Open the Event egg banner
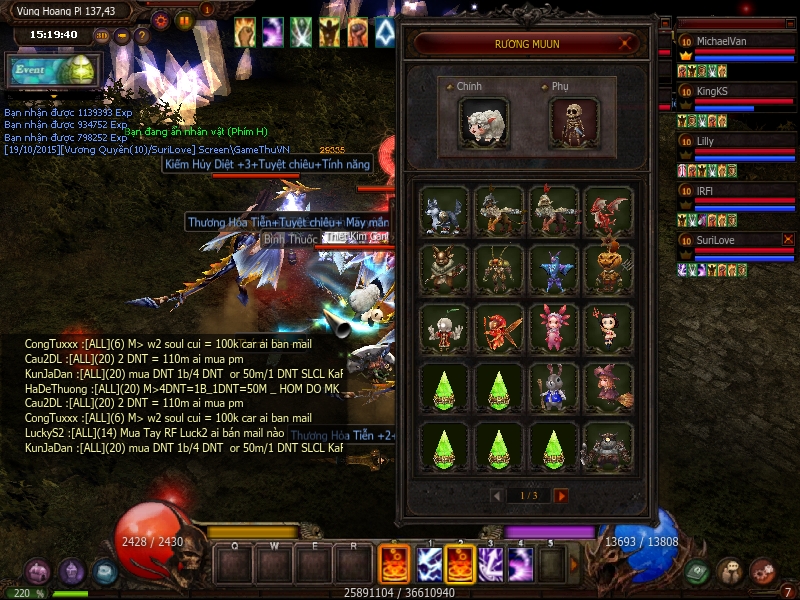800x600 pixels. [x=54, y=71]
